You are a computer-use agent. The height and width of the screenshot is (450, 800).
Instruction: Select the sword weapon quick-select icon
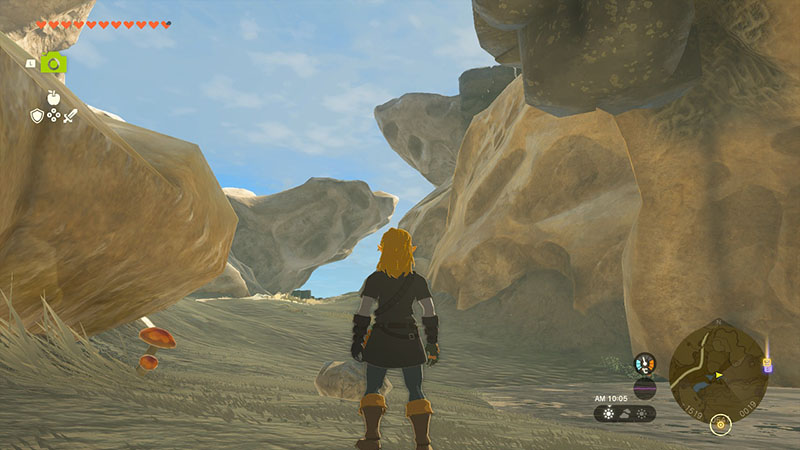point(70,116)
